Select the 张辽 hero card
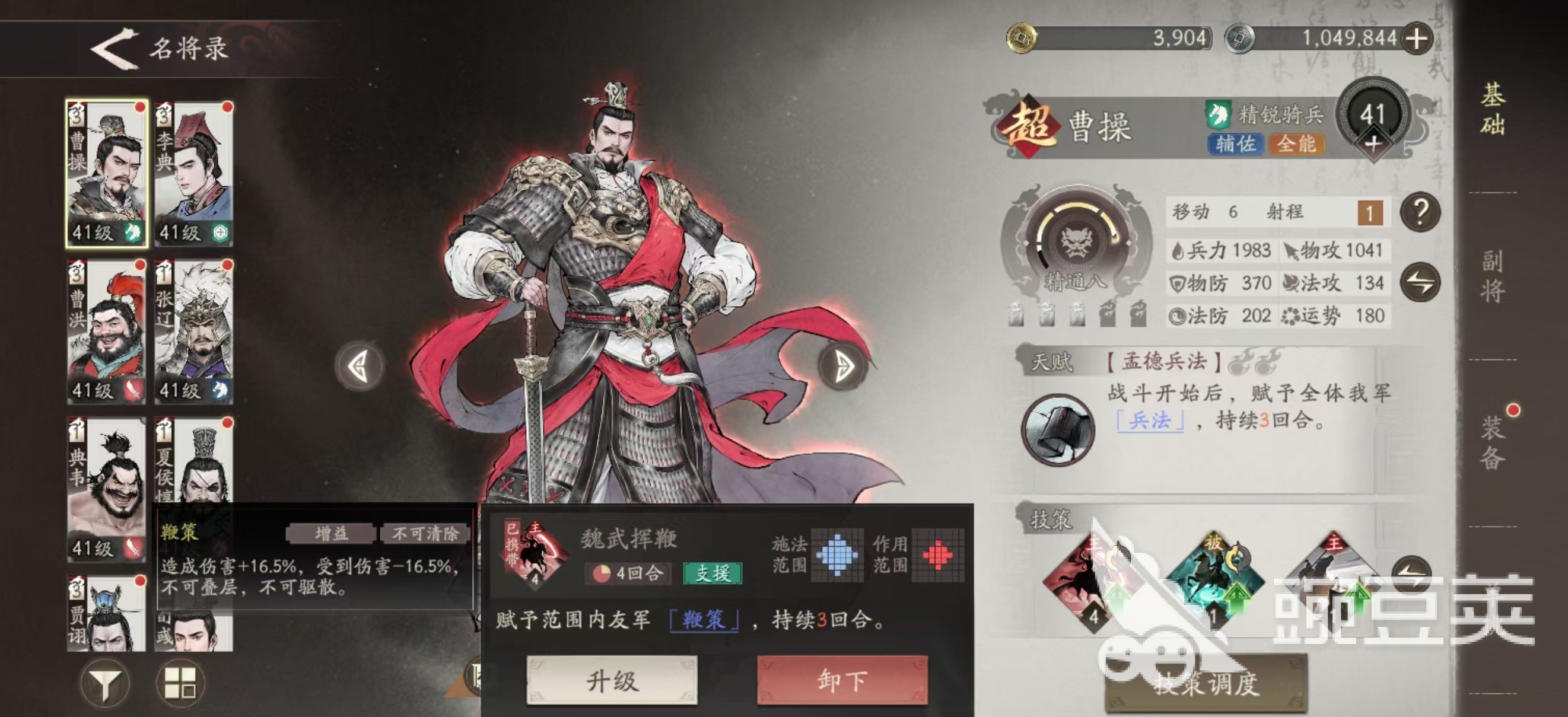The image size is (1568, 717). pyautogui.click(x=193, y=332)
